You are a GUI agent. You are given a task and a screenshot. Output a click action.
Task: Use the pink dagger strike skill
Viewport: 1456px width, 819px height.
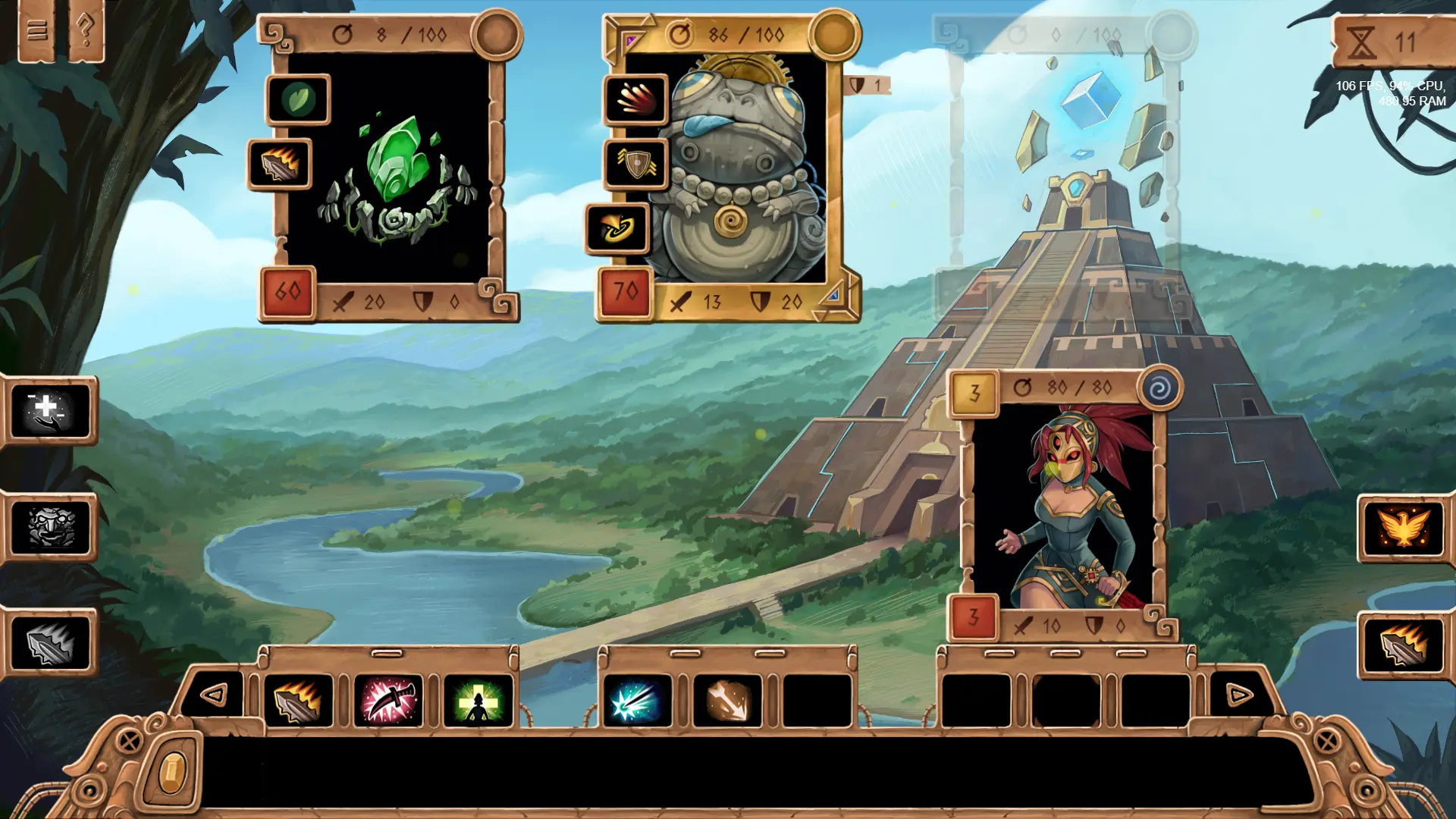pos(388,701)
